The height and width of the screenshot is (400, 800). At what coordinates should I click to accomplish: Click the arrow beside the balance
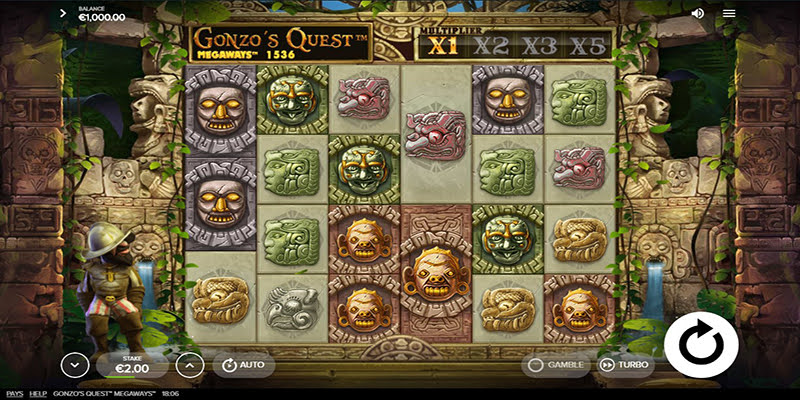(64, 13)
